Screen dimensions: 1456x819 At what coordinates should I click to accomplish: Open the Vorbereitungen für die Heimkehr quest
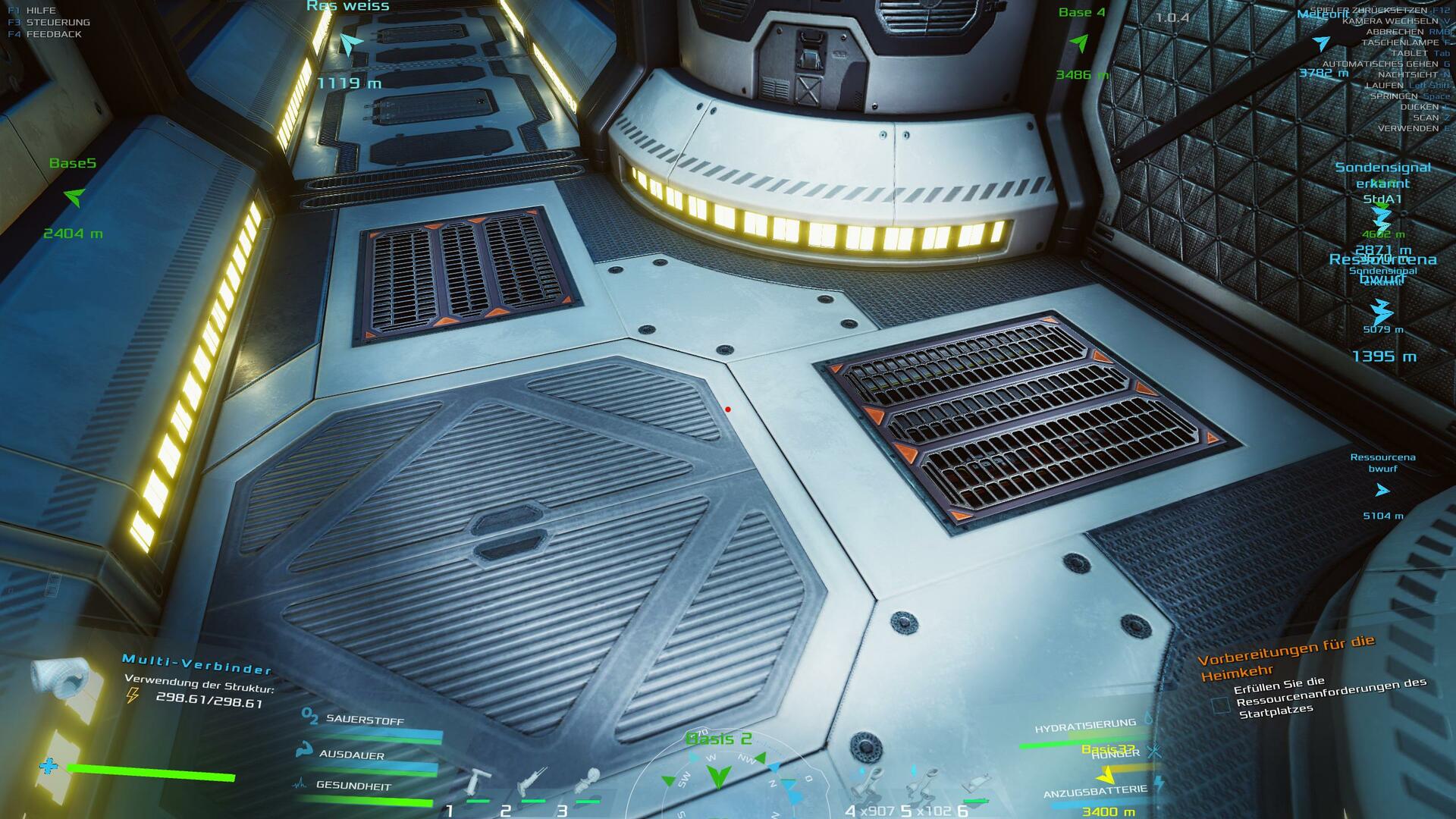click(x=1285, y=657)
